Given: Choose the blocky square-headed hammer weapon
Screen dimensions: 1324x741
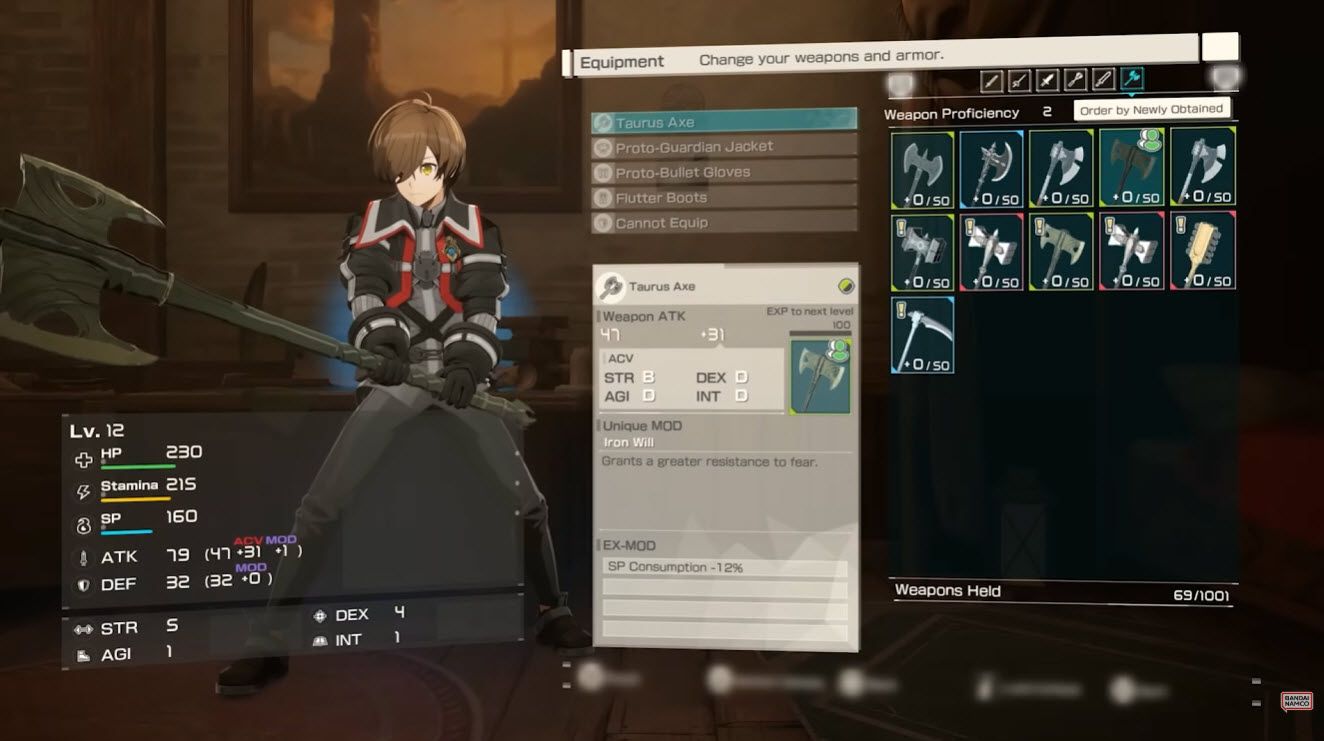Looking at the screenshot, I should pos(922,251).
